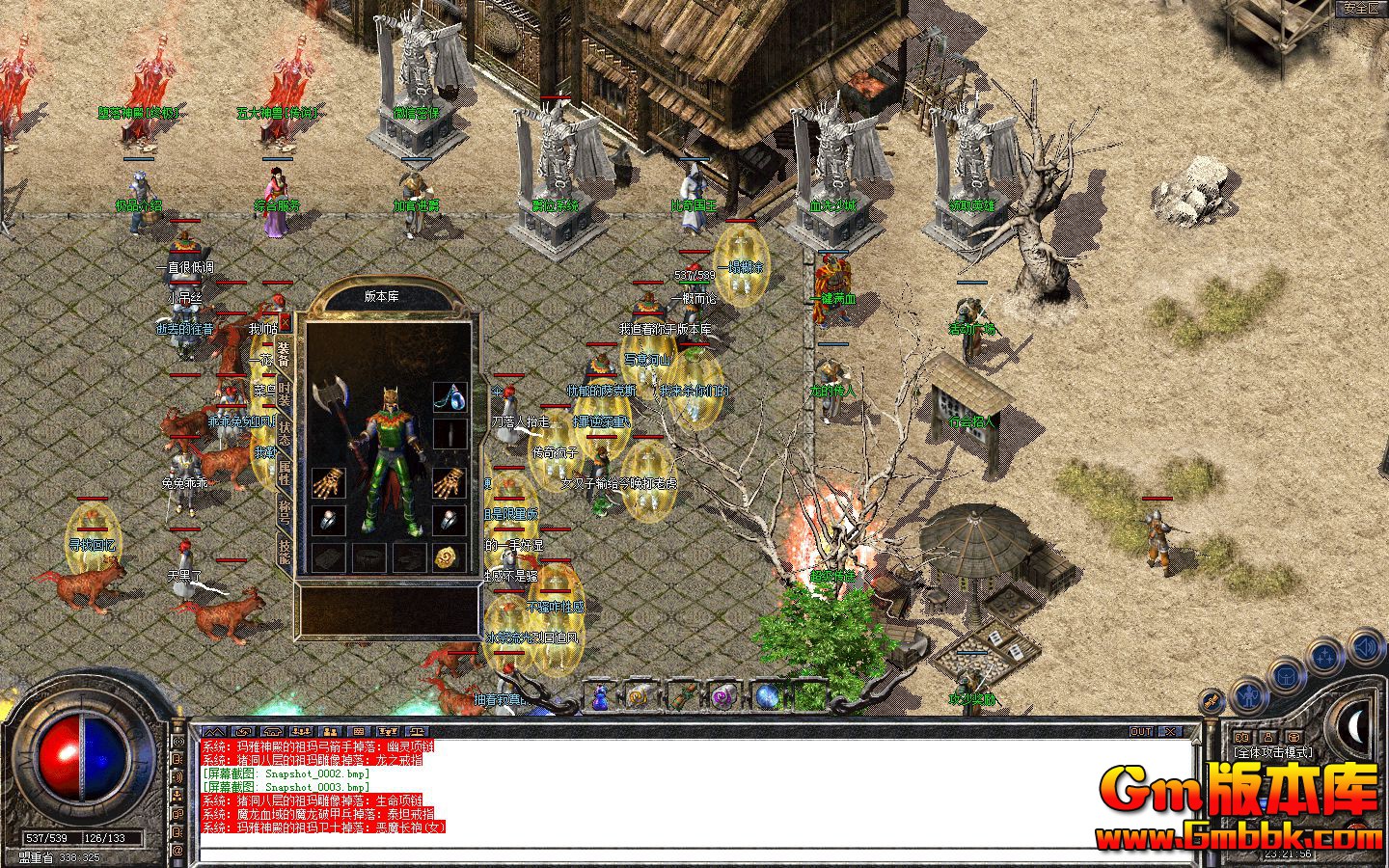This screenshot has height=868, width=1389.
Task: Click the blue orb in the quick slot bar
Action: [767, 696]
